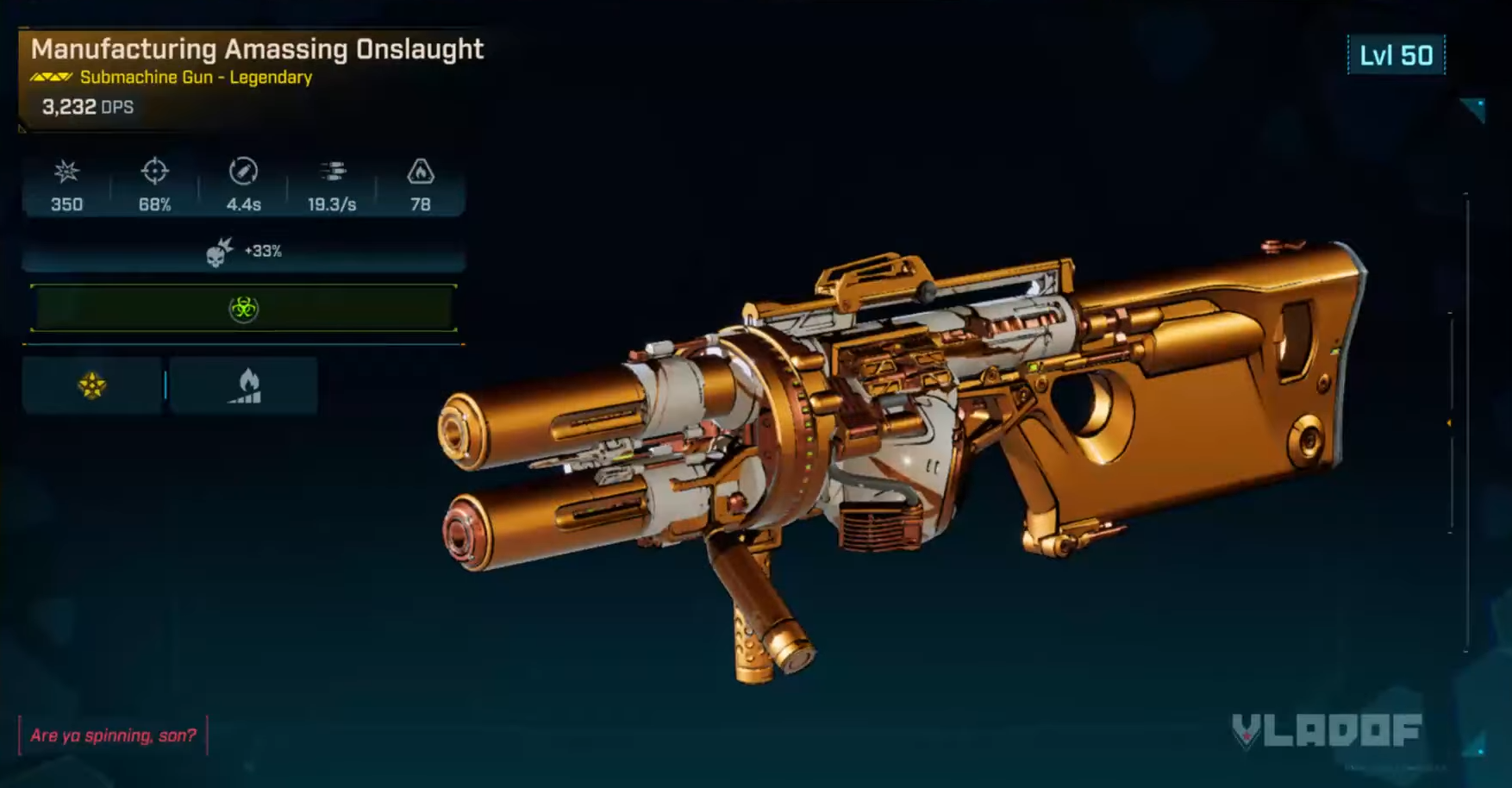Image resolution: width=1512 pixels, height=788 pixels.
Task: Click the green corrosive biohazard element bar
Action: (244, 308)
